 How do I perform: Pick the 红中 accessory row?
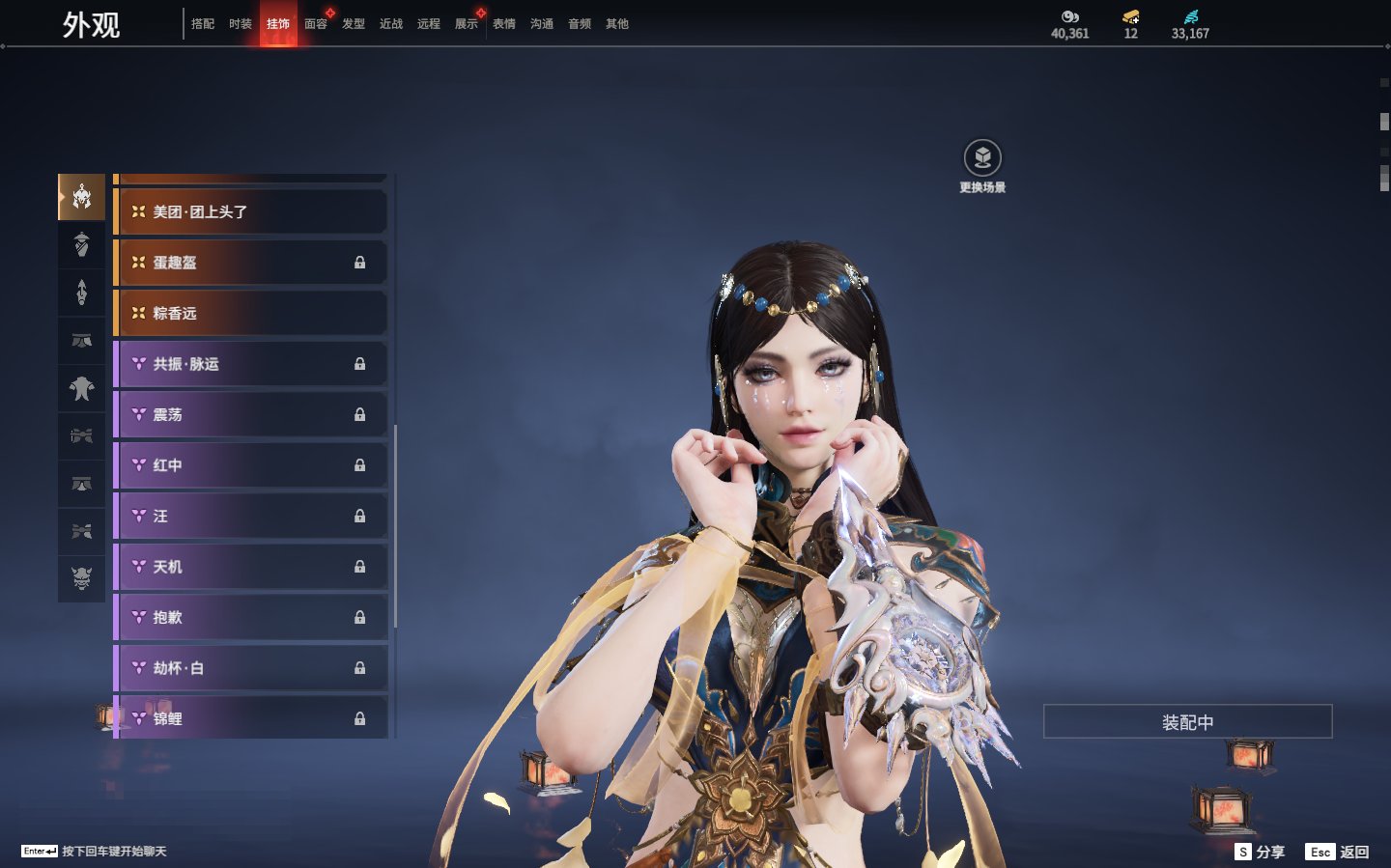coord(251,465)
